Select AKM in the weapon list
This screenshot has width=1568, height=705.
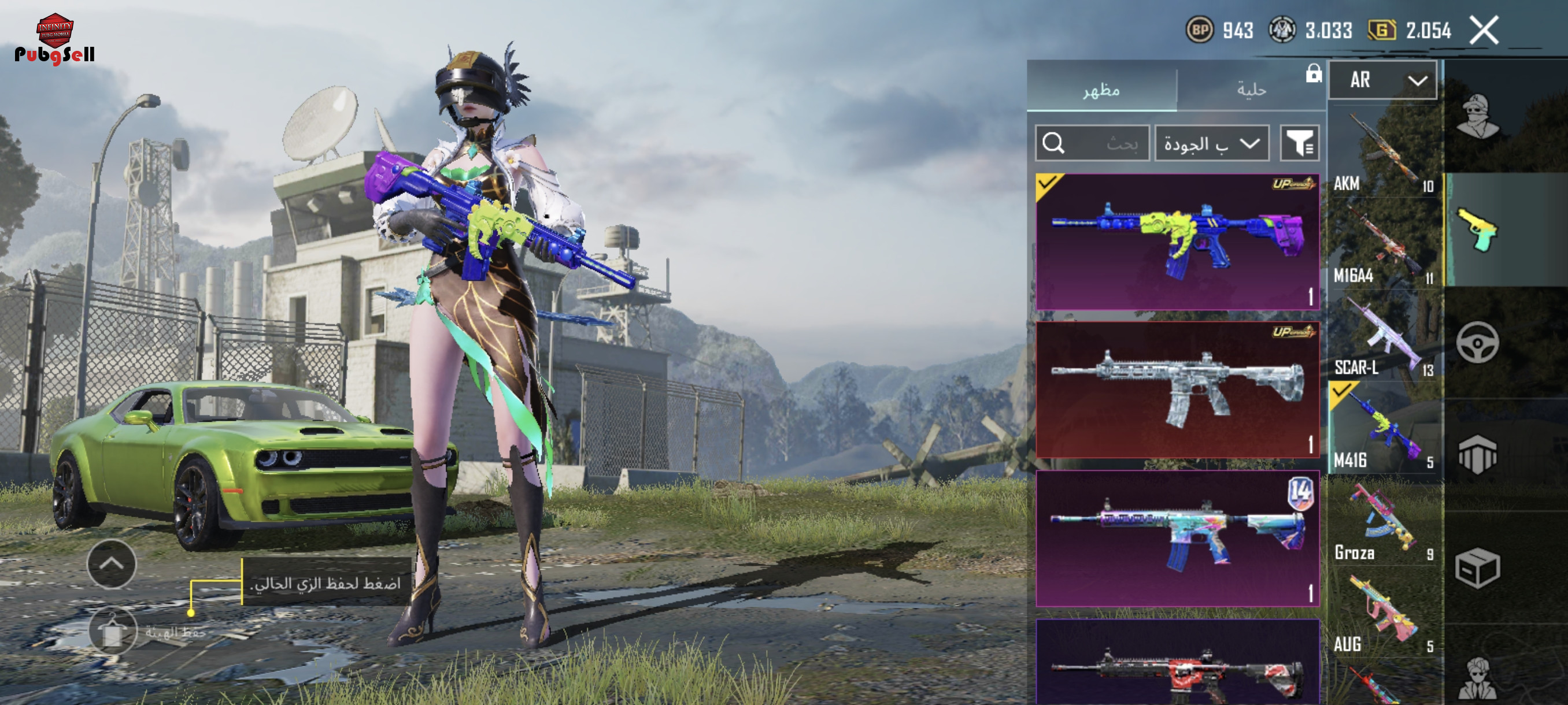tap(1384, 152)
